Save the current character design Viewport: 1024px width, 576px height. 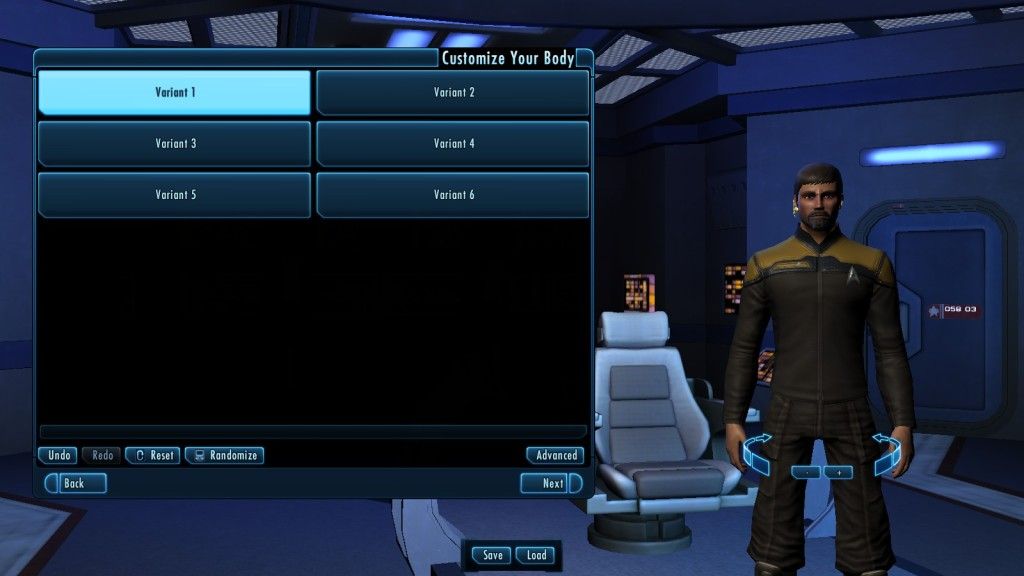click(492, 555)
